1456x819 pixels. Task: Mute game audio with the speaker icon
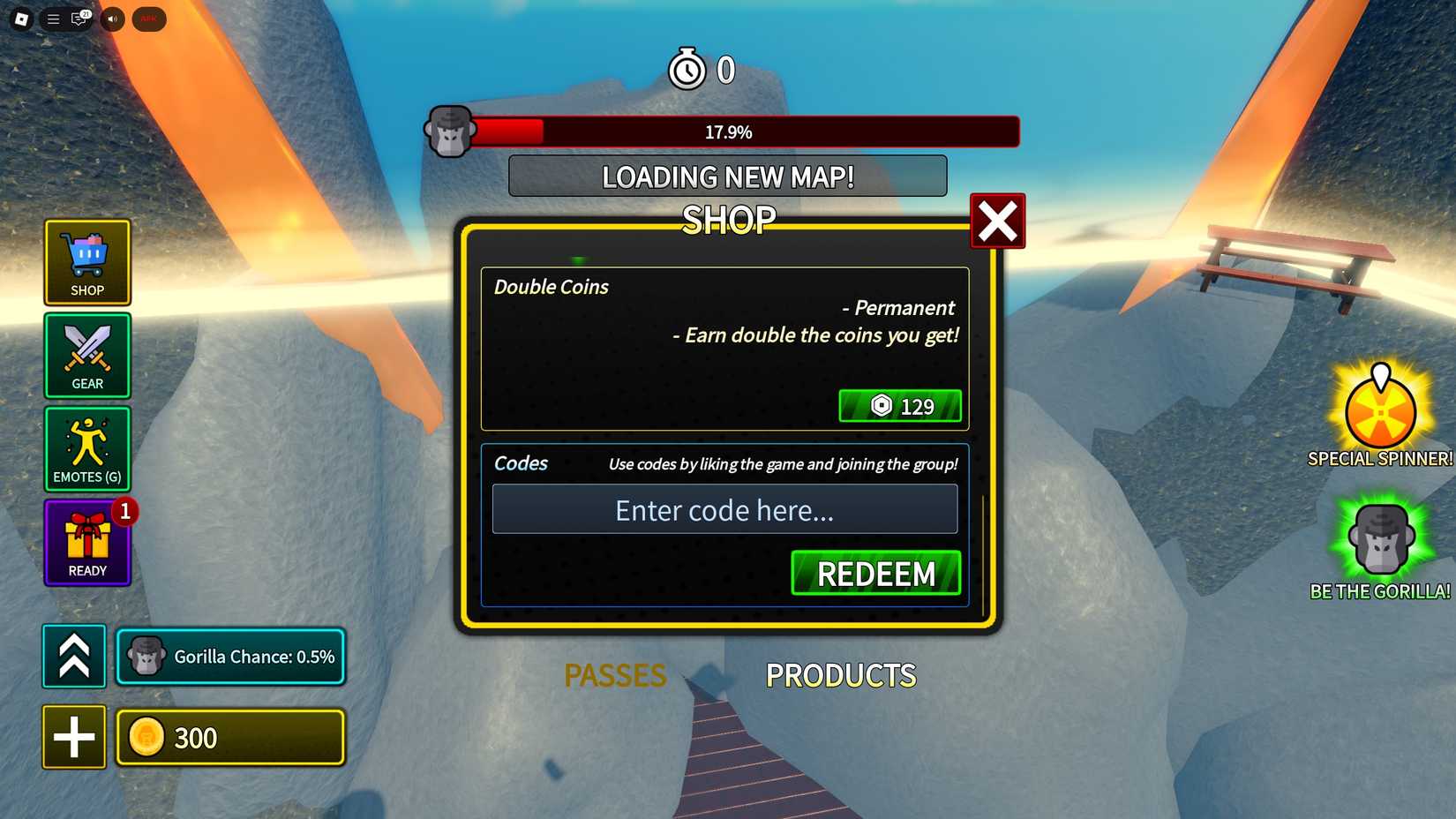[111, 19]
